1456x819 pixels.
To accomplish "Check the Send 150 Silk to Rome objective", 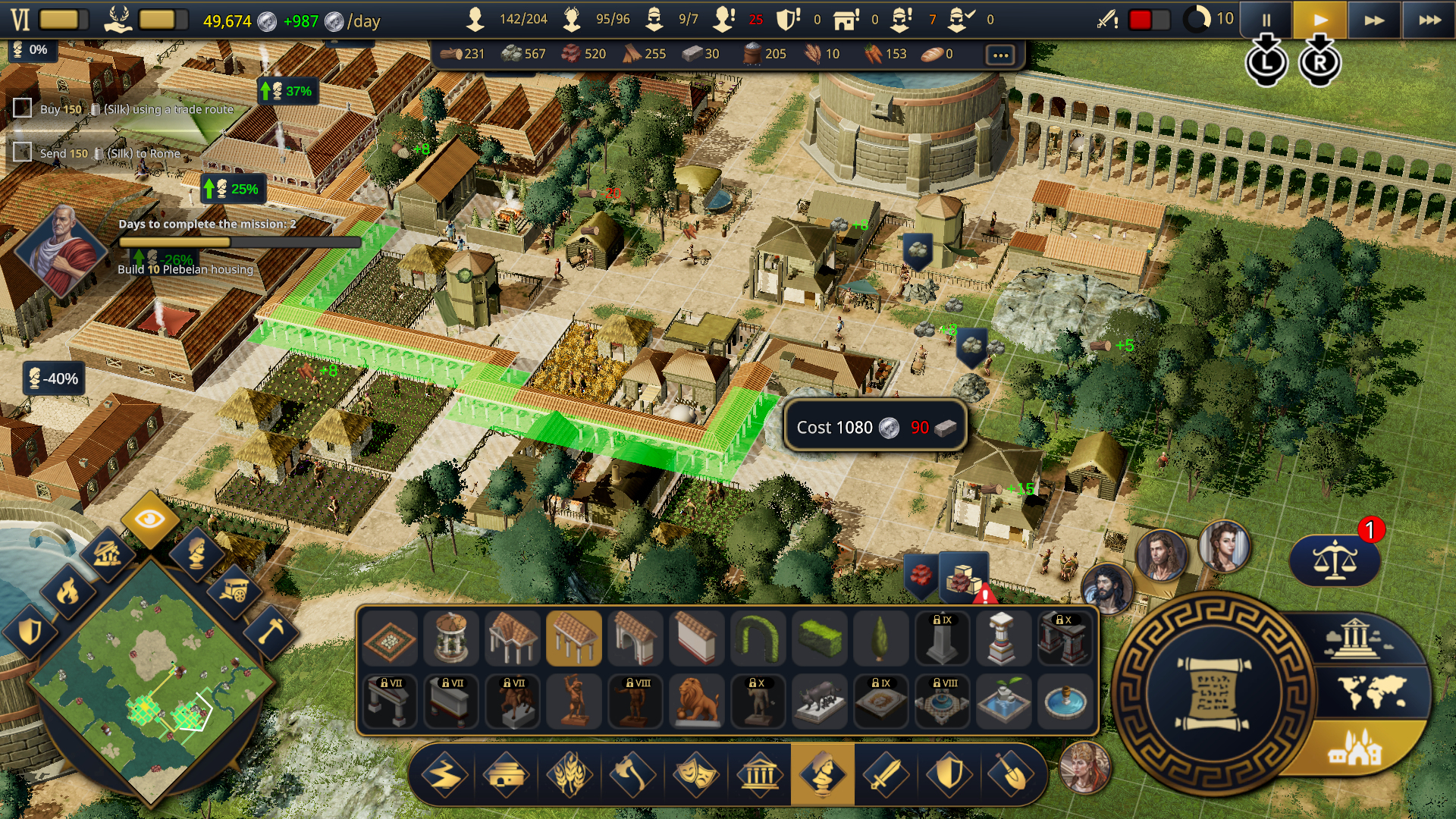I will [x=20, y=153].
